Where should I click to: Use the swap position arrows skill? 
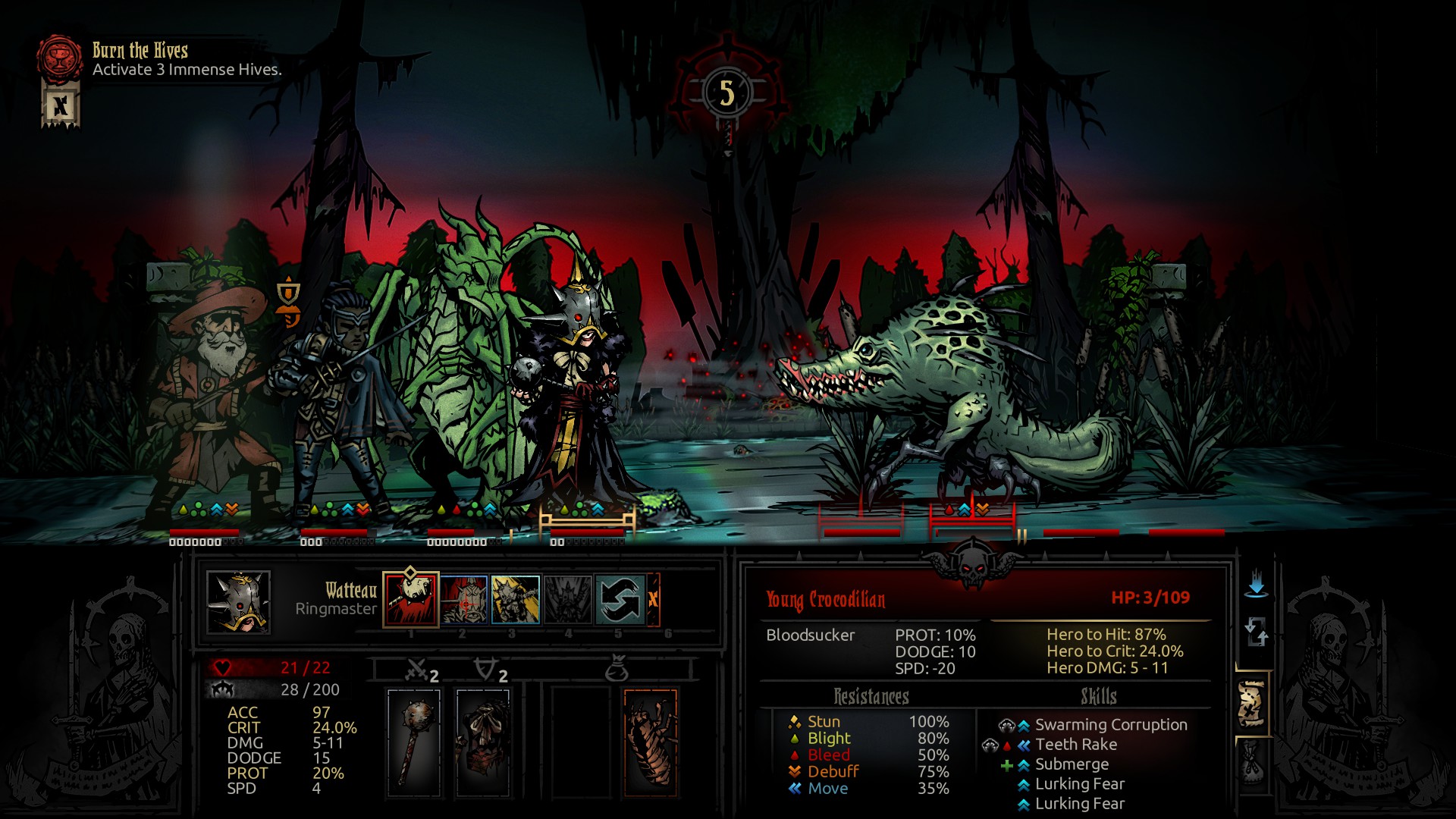pos(620,599)
